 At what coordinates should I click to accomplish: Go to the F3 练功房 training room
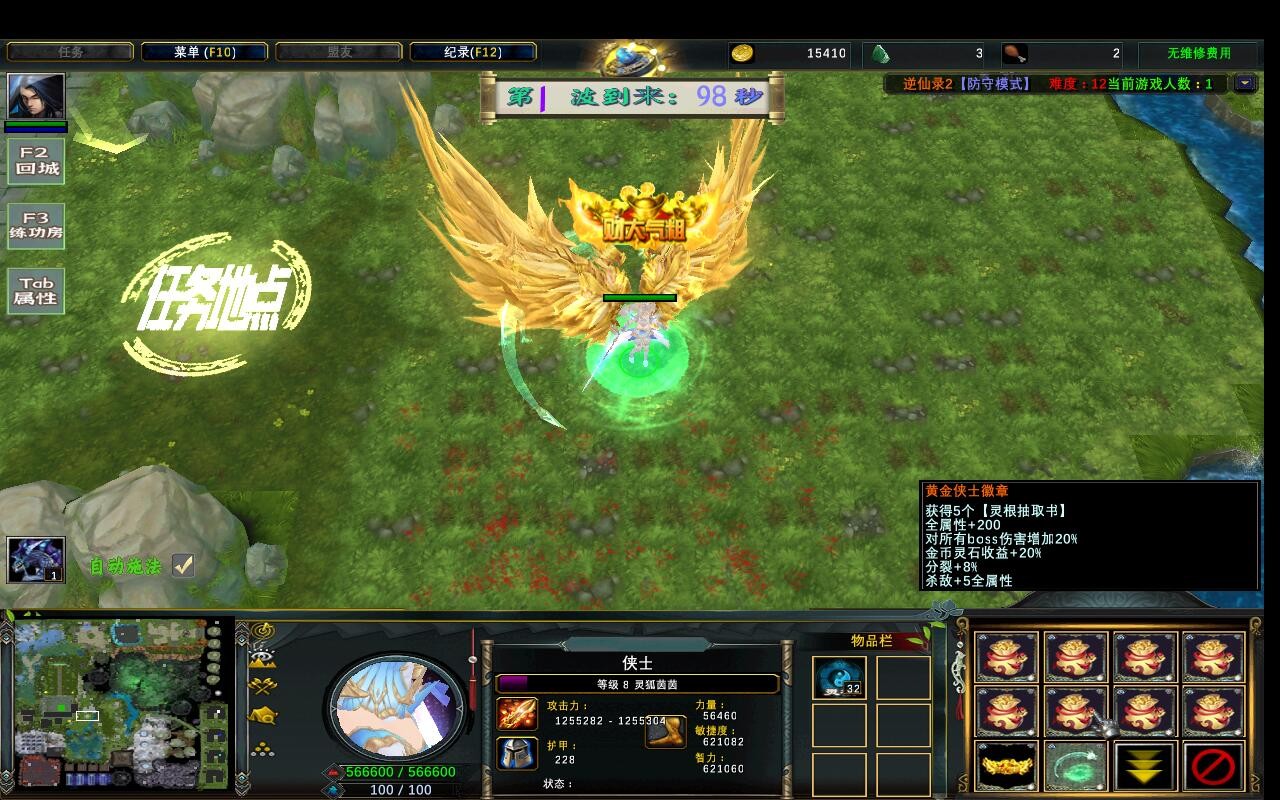click(36, 226)
